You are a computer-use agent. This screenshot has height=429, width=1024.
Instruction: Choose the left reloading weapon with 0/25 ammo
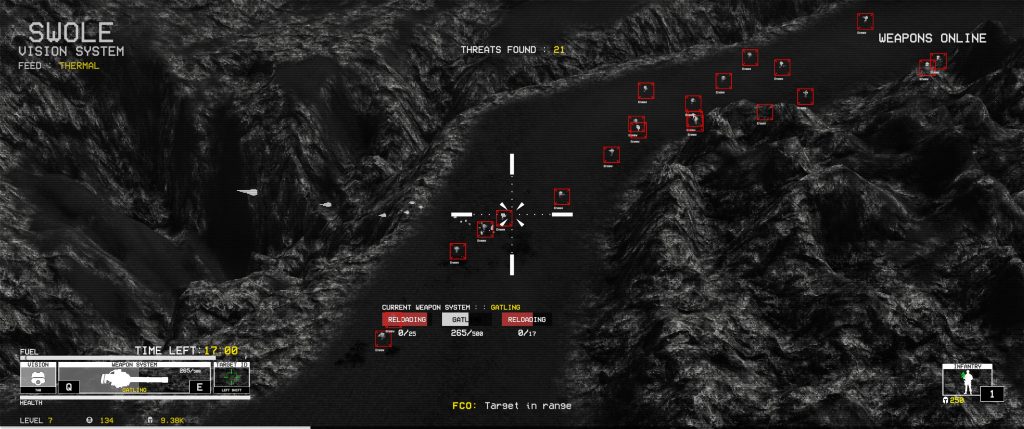404,319
